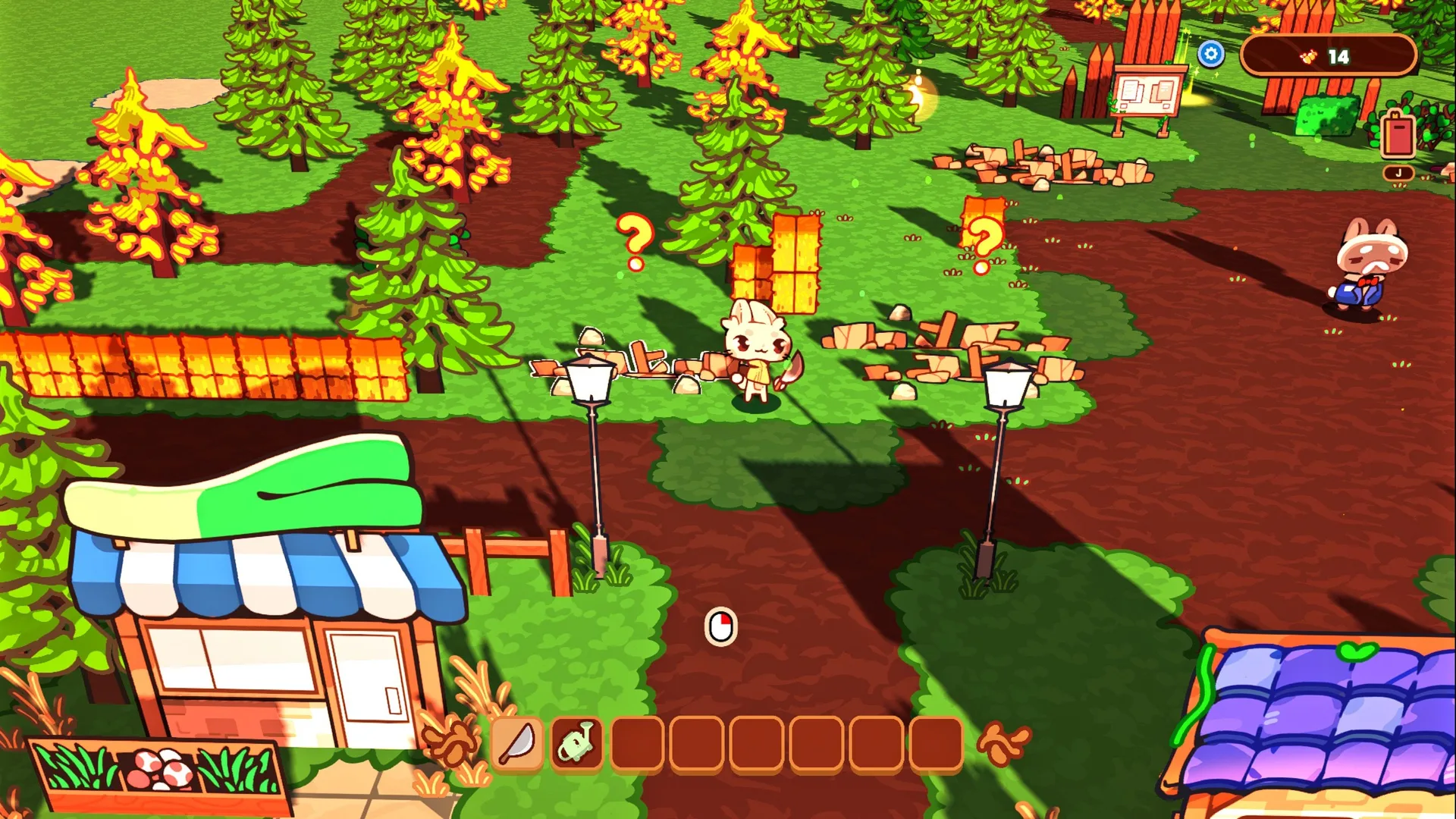Image resolution: width=1456 pixels, height=819 pixels.
Task: Select the green watering can slot
Action: pyautogui.click(x=577, y=743)
